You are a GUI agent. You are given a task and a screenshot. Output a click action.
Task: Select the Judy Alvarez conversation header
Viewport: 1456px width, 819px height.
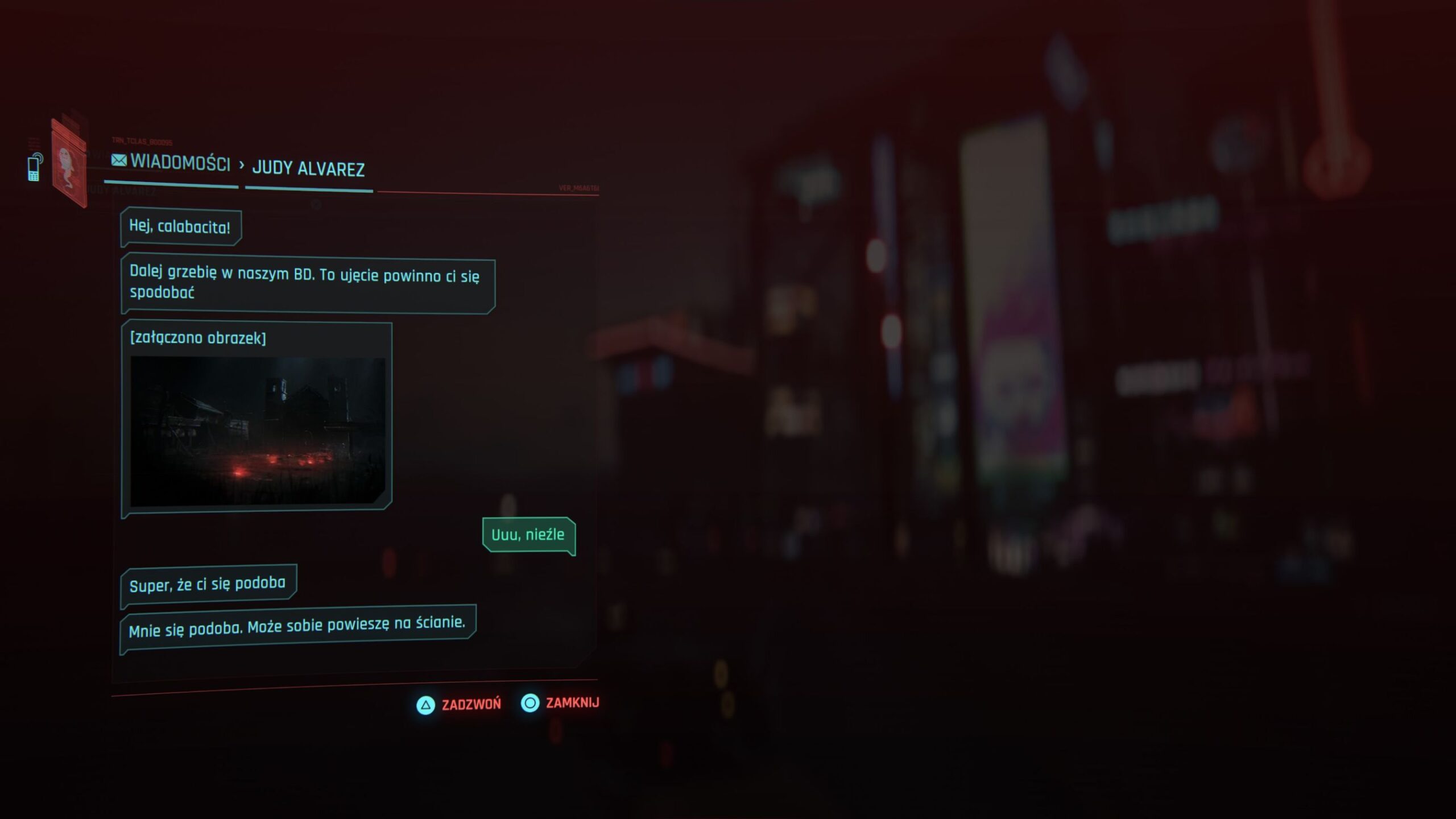pos(308,169)
